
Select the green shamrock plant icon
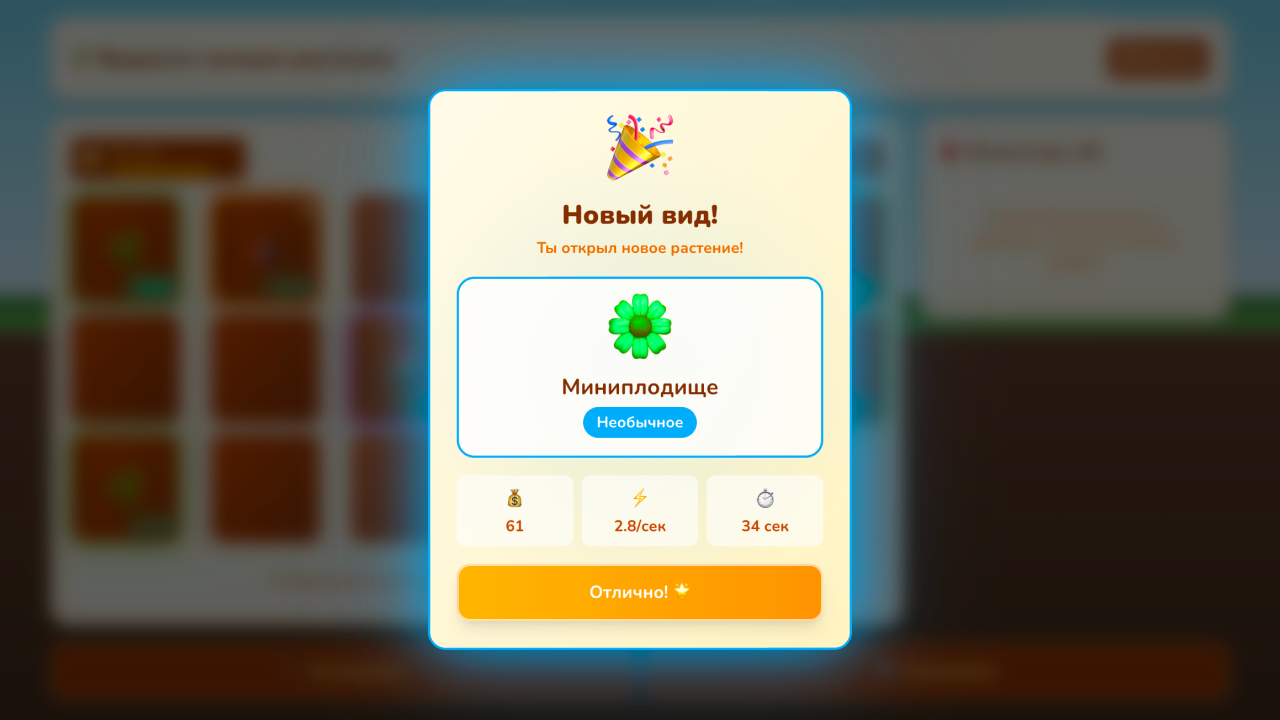click(x=640, y=327)
